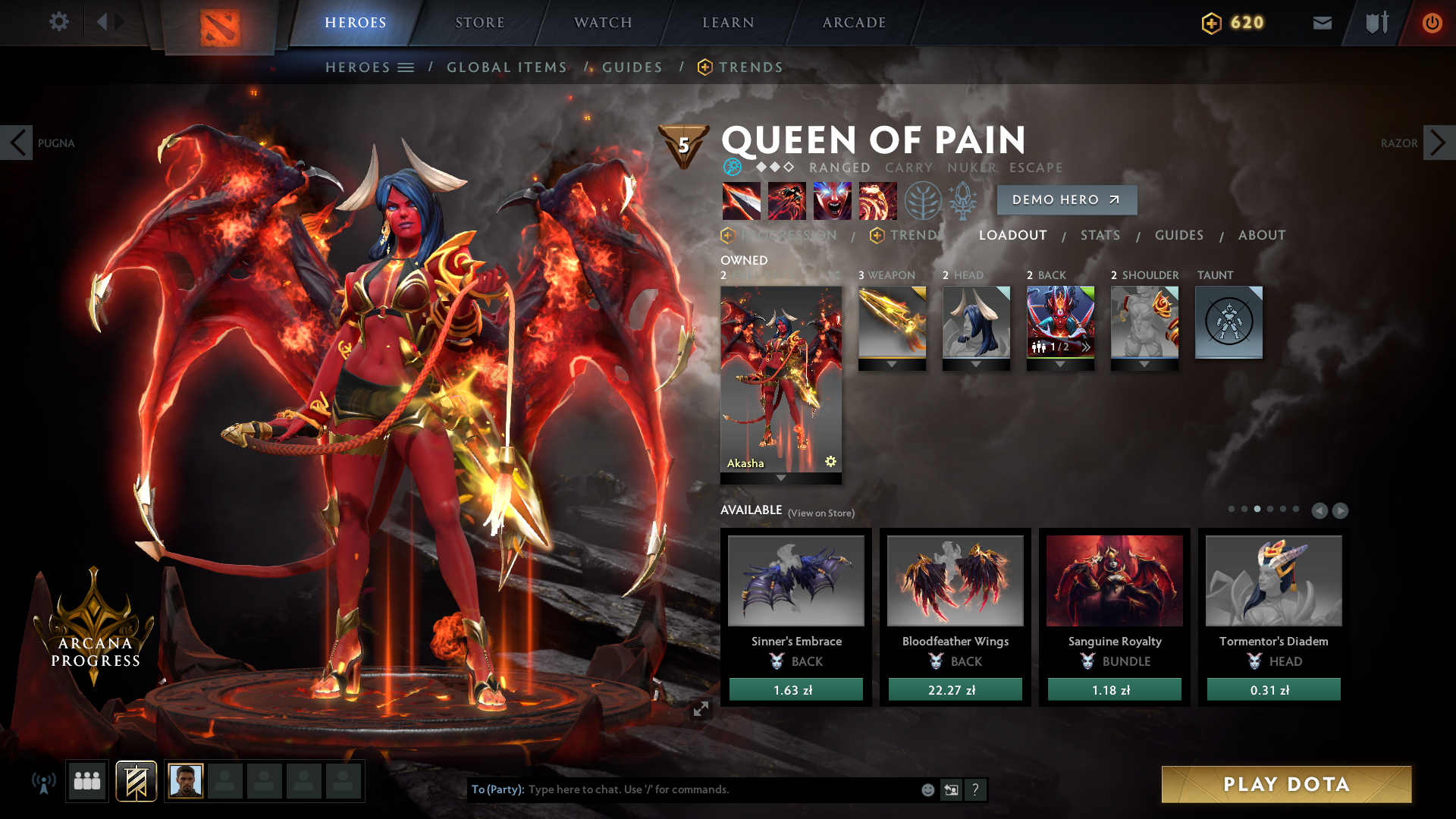Go to the Learn tab

(728, 23)
